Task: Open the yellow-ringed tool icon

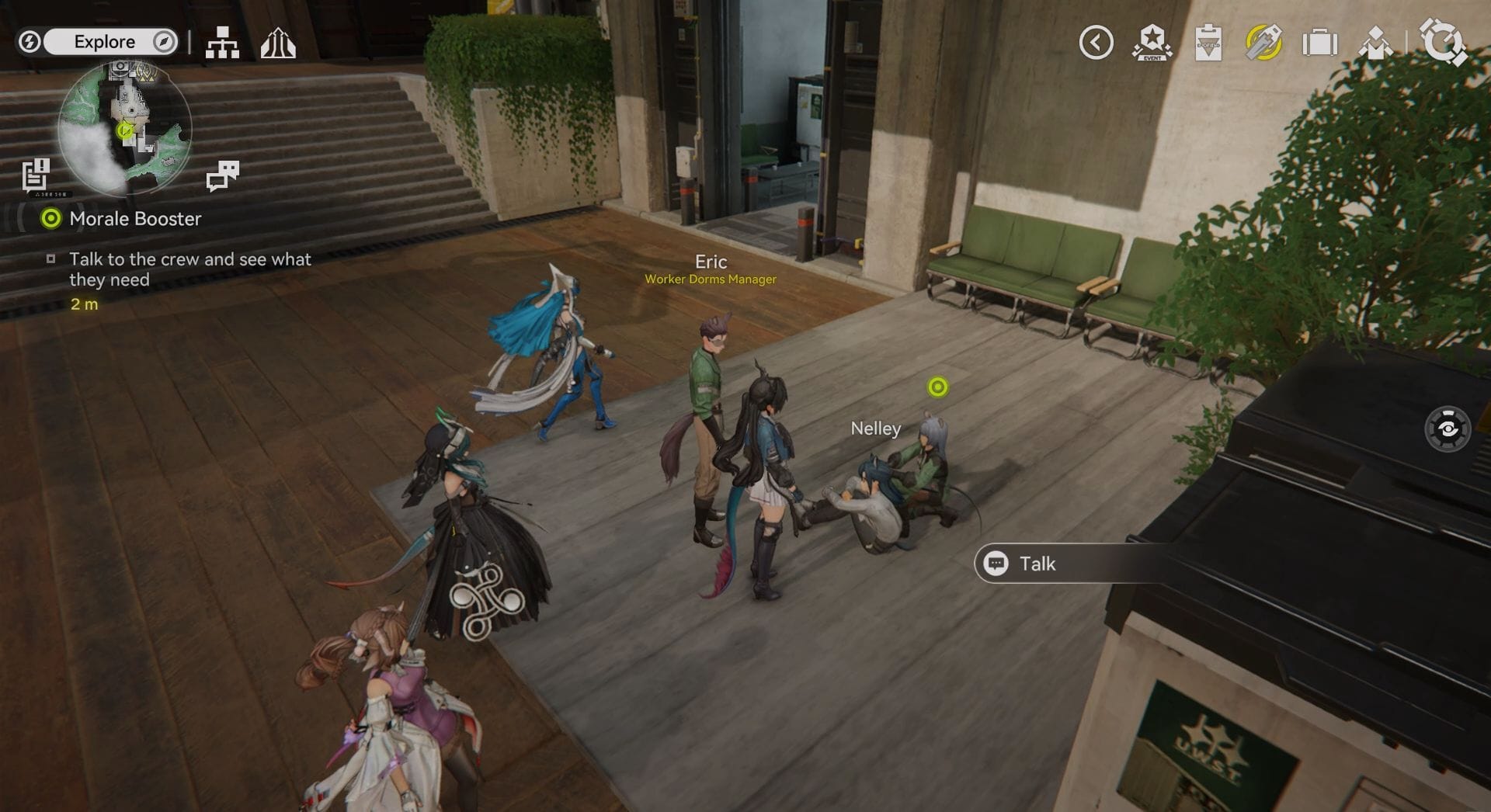Action: (1263, 43)
